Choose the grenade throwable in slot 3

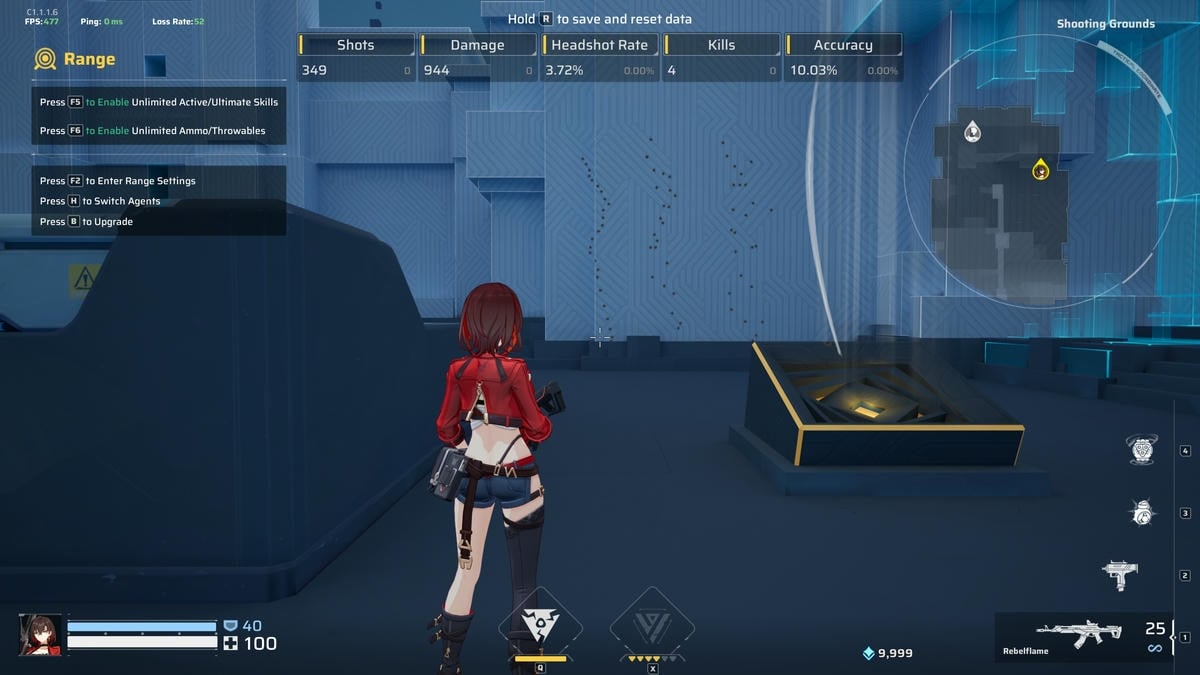click(x=1141, y=512)
